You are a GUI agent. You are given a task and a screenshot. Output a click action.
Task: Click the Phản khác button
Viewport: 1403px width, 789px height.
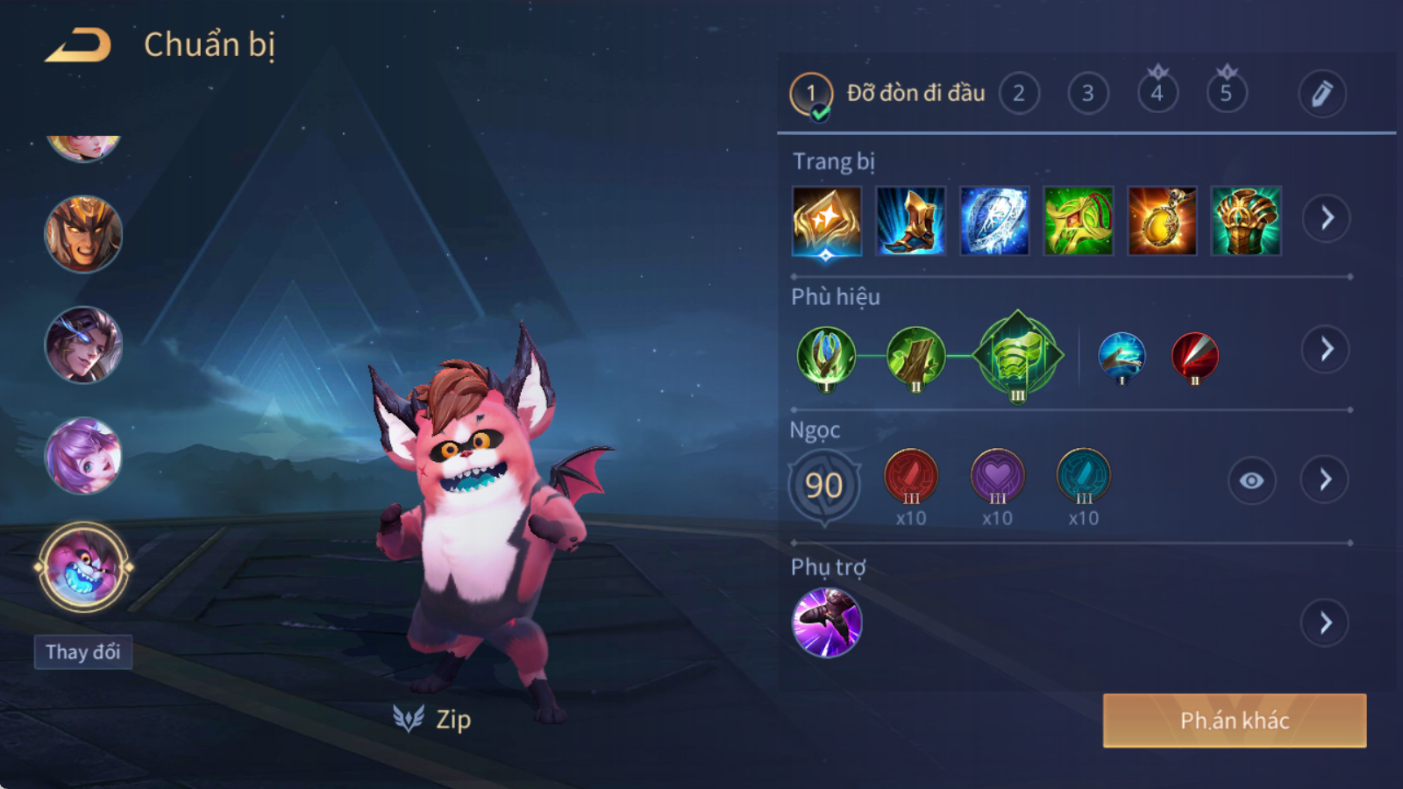pos(1234,721)
